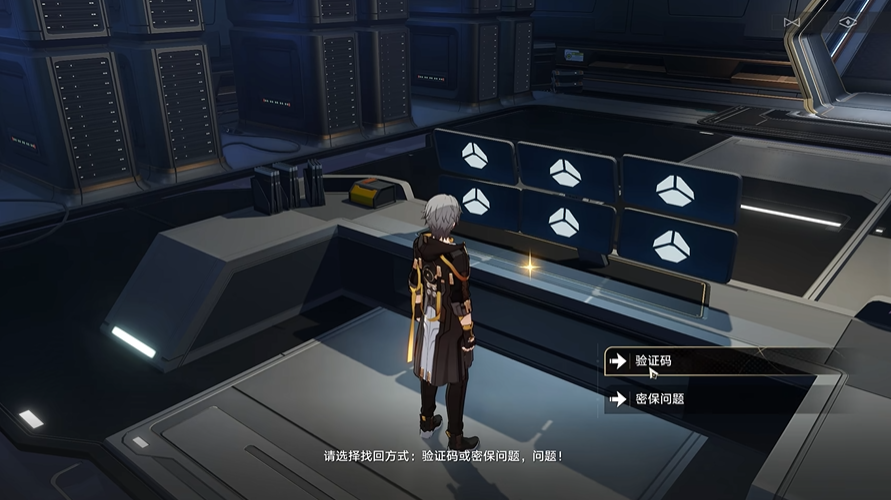Choose the 验证码 dialogue option
The height and width of the screenshot is (500, 891).
700,360
